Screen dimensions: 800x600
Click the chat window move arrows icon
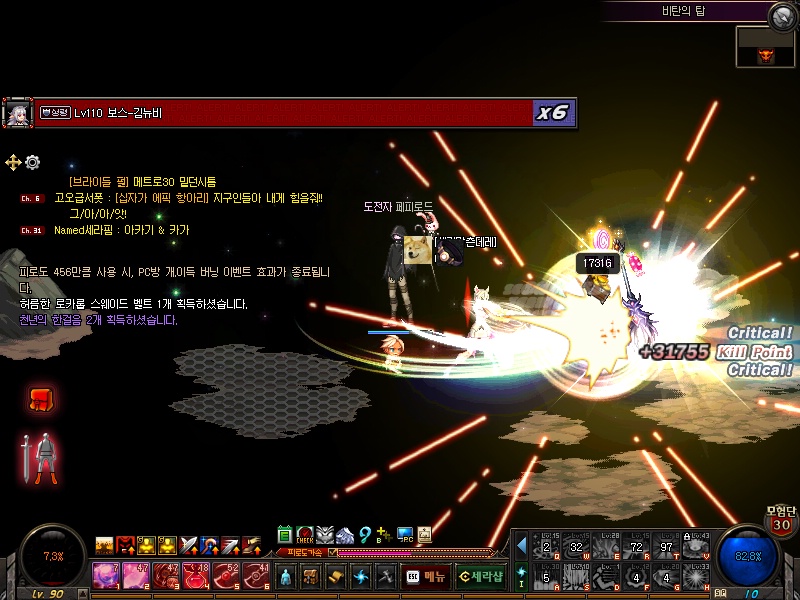pyautogui.click(x=13, y=162)
